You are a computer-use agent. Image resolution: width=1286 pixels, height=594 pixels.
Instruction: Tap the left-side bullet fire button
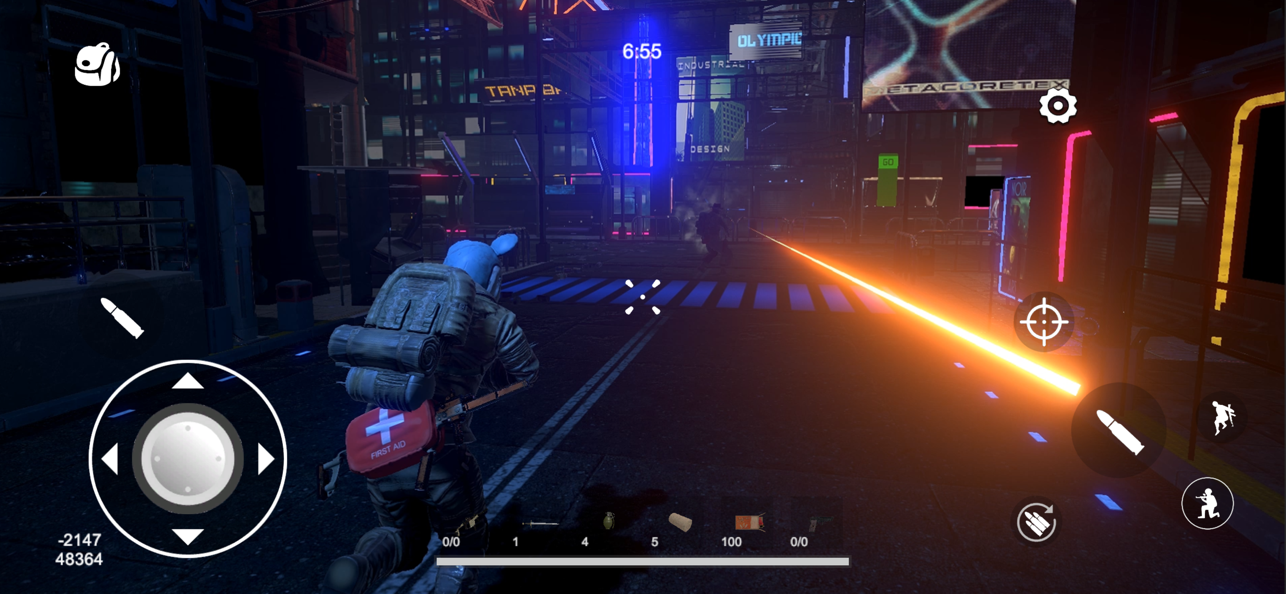[x=122, y=318]
